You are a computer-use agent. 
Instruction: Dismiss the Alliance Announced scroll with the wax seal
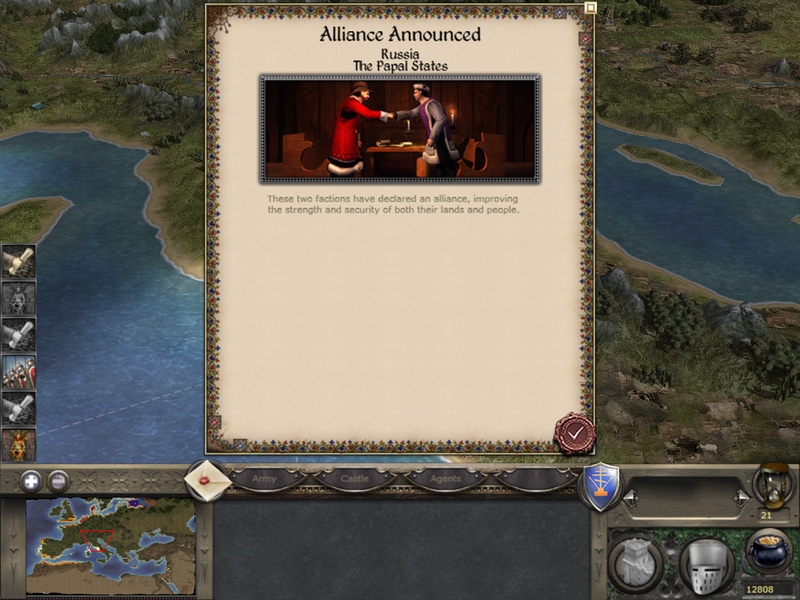click(x=574, y=433)
